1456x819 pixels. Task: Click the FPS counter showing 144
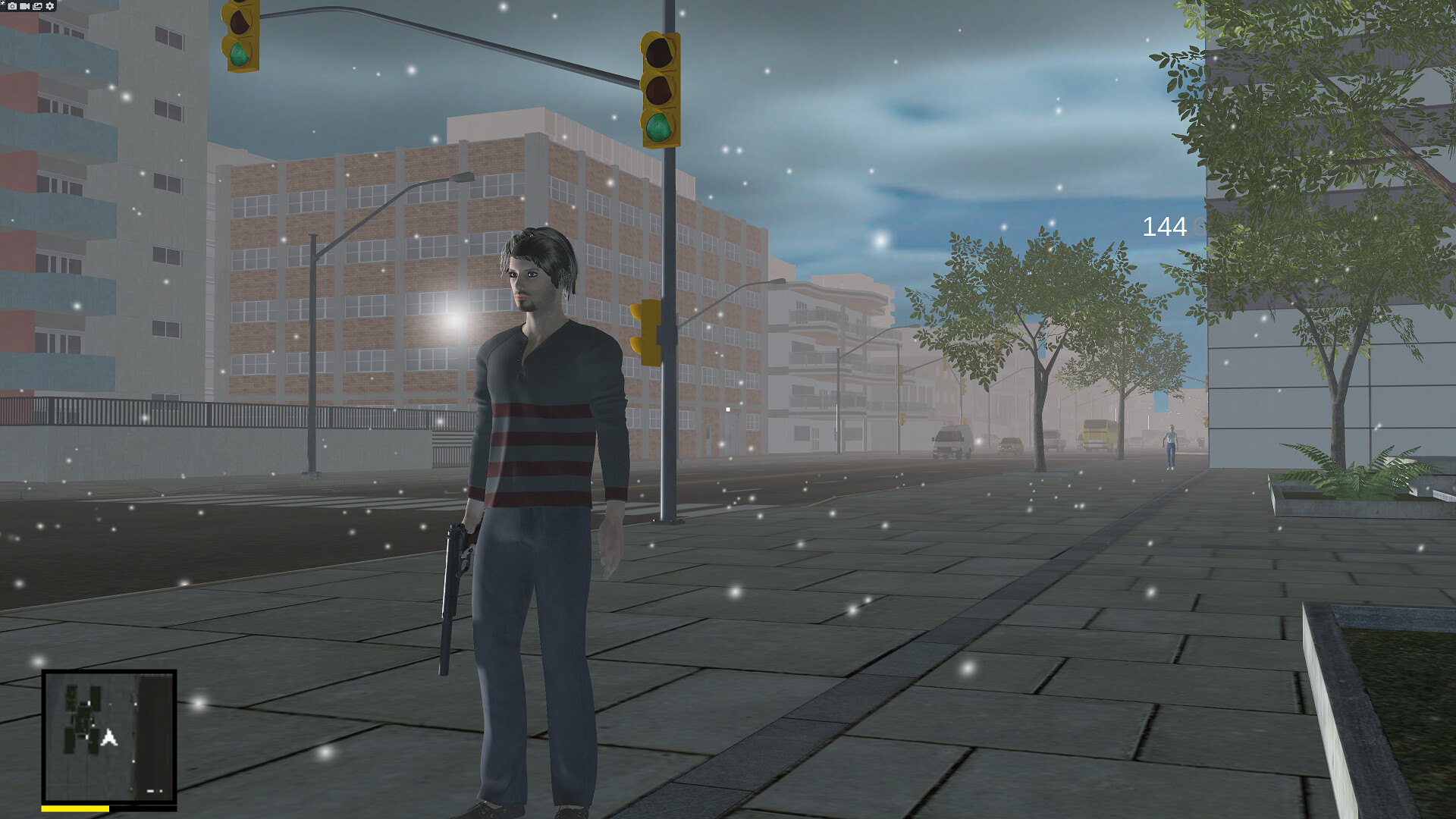[x=1164, y=226]
